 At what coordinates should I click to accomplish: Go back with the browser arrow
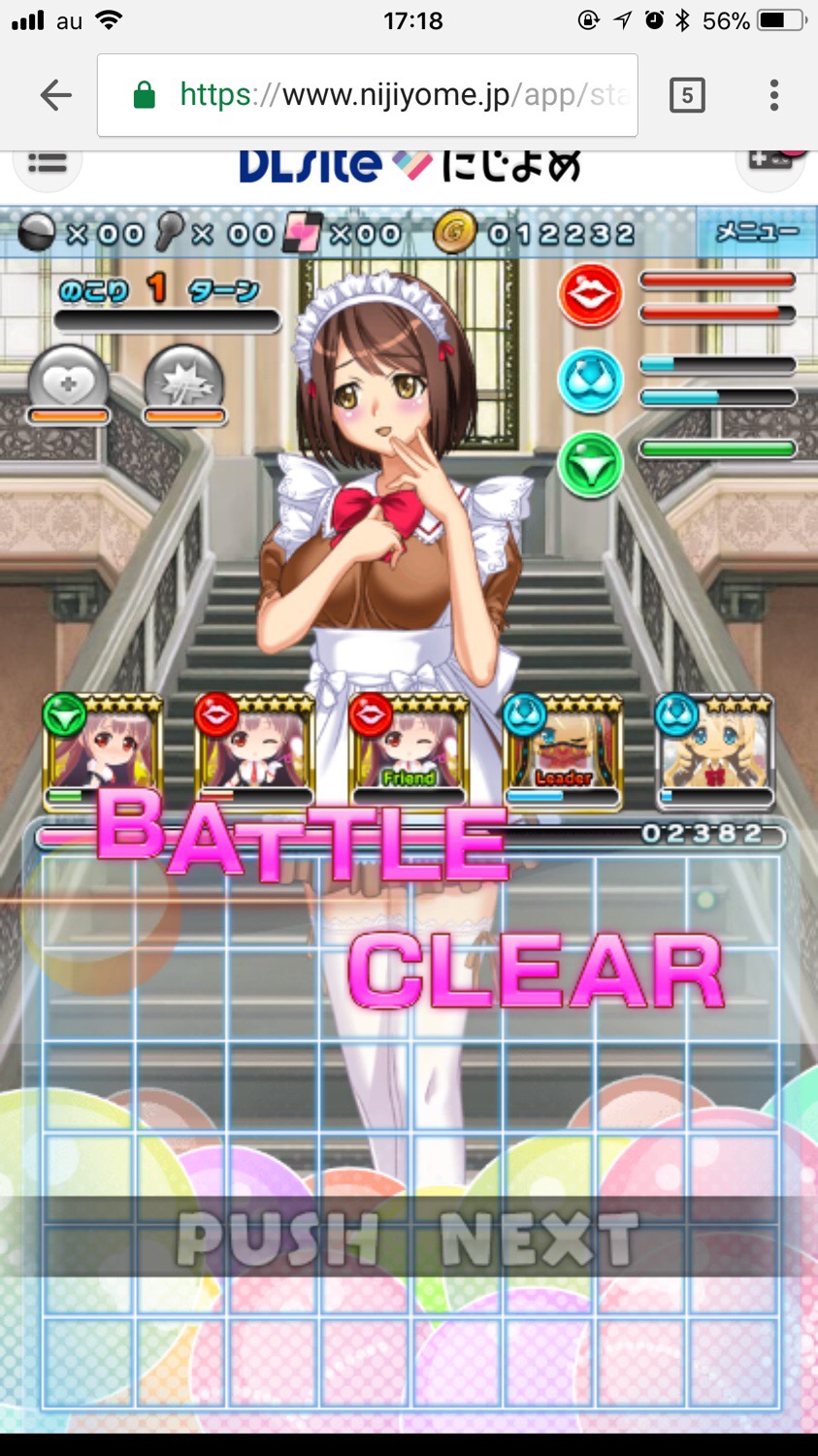pyautogui.click(x=56, y=95)
